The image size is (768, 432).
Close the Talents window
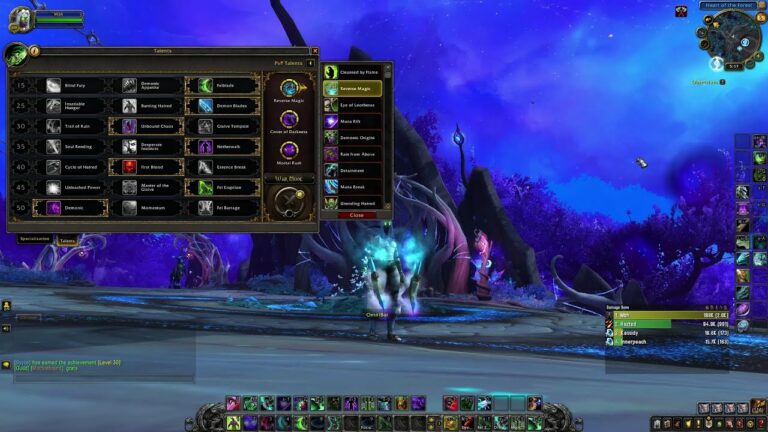click(314, 51)
